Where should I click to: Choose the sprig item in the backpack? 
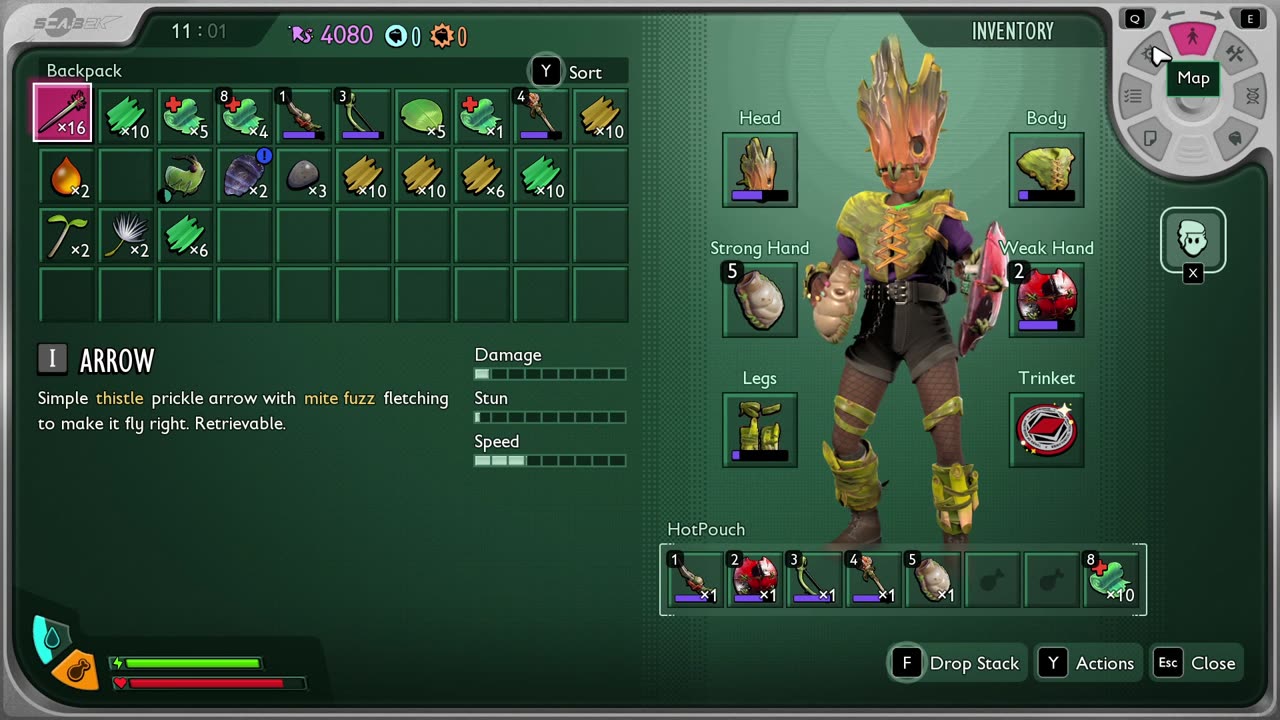point(65,236)
